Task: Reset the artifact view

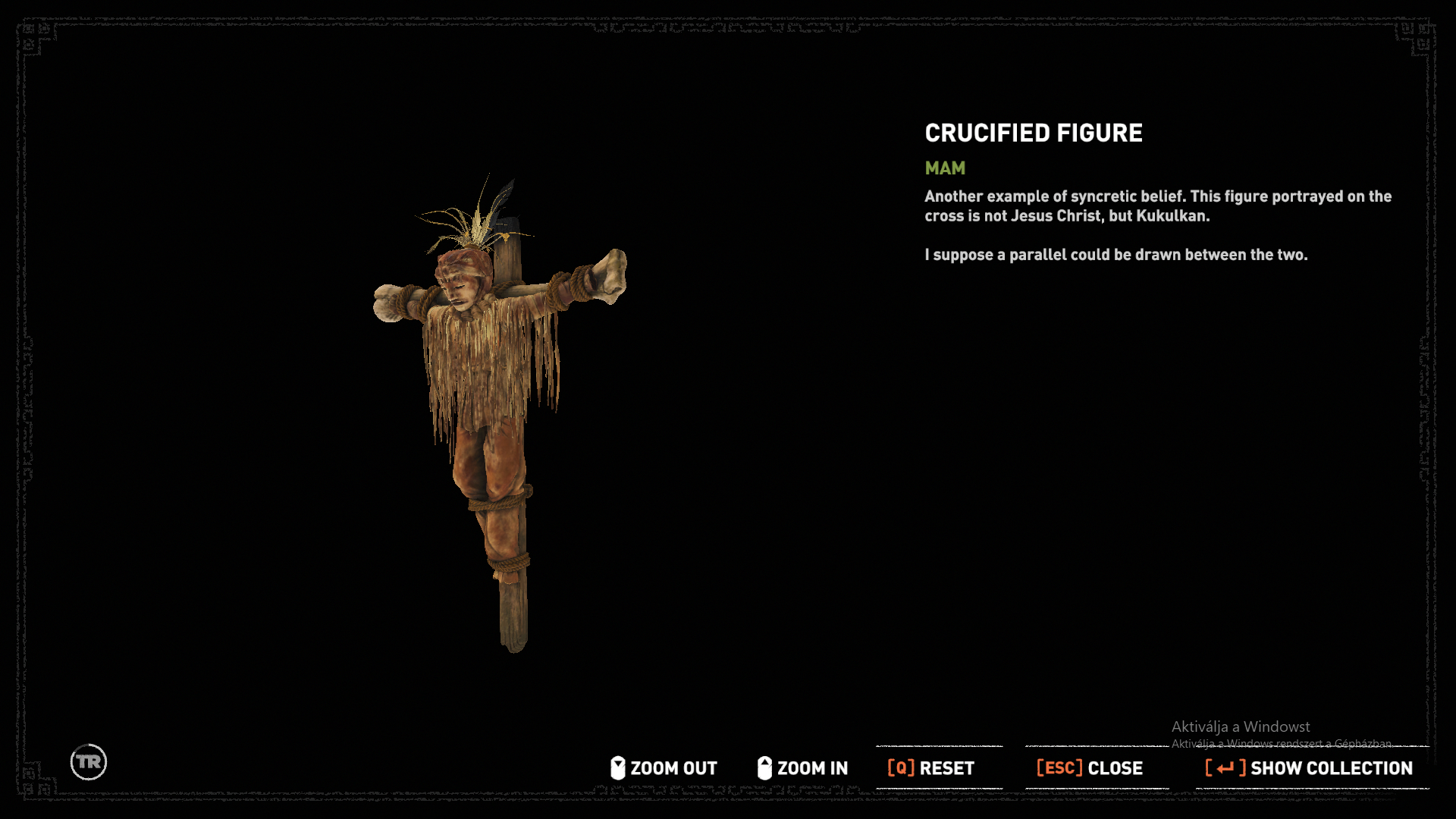Action: [x=931, y=768]
